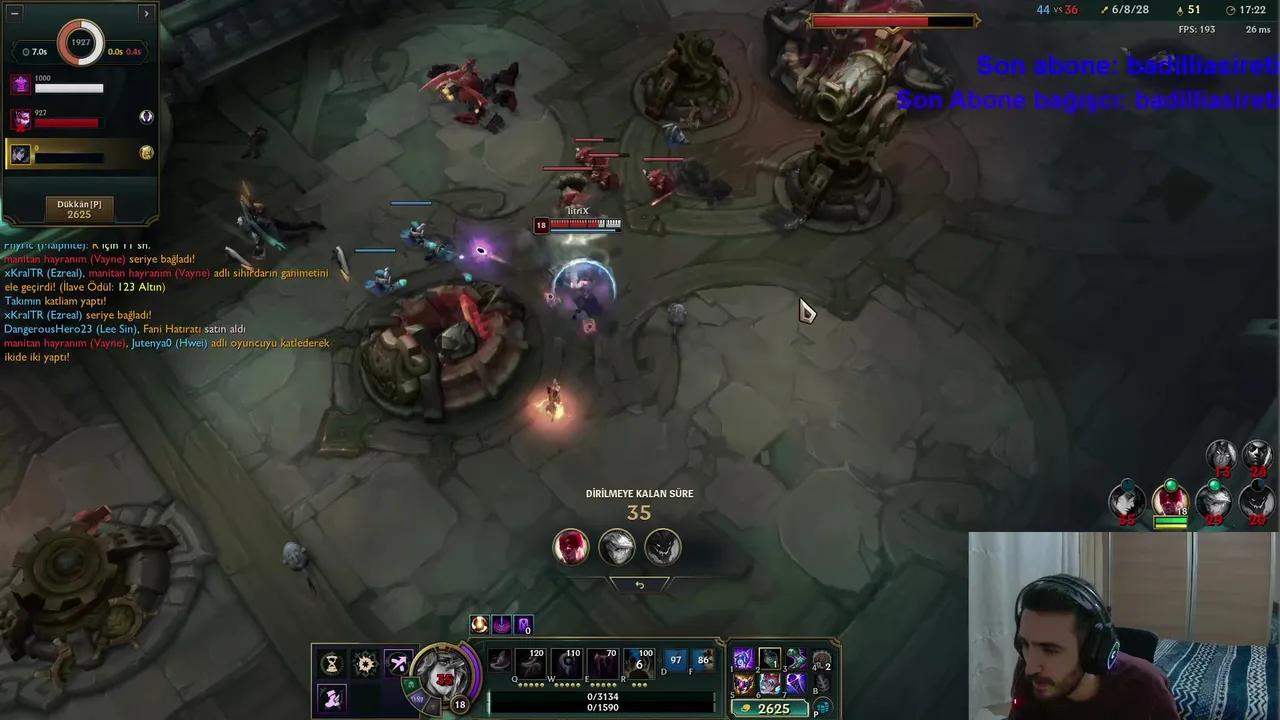Click the W ability icon
This screenshot has height=720, width=1280.
(x=565, y=661)
